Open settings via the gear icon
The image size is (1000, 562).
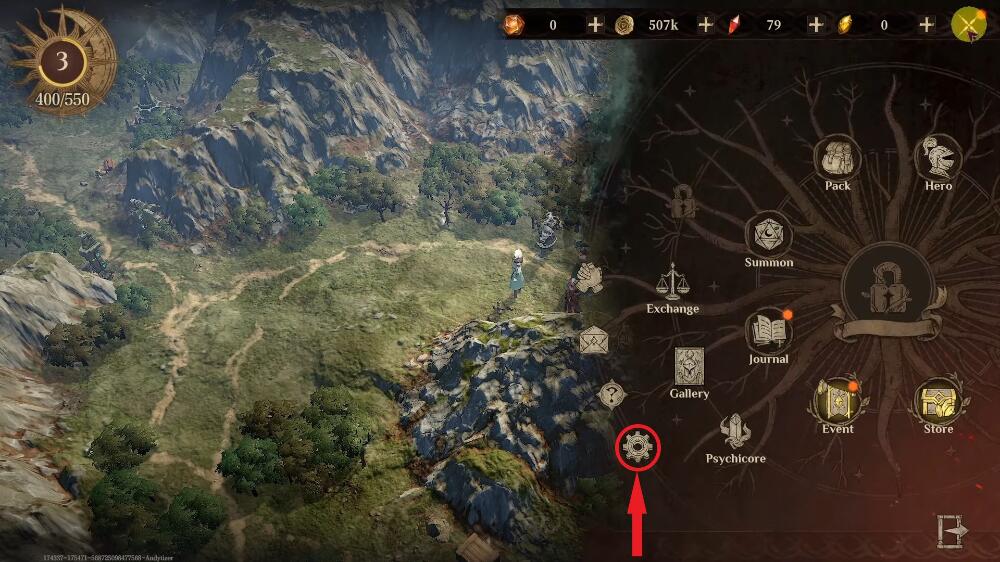tap(638, 447)
